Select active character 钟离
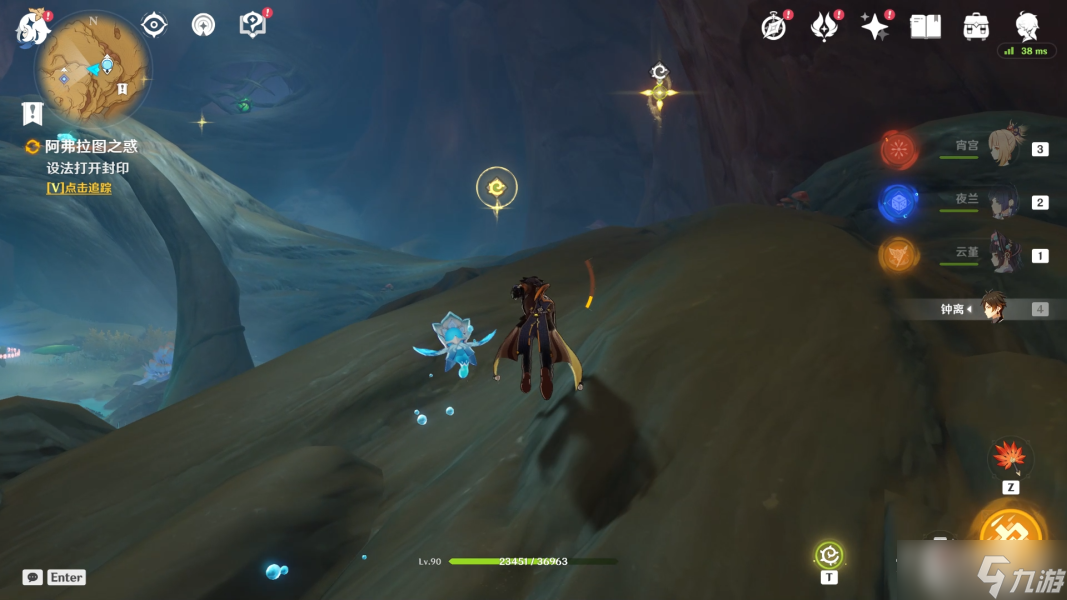Screen dimensions: 1067x600 [992, 309]
